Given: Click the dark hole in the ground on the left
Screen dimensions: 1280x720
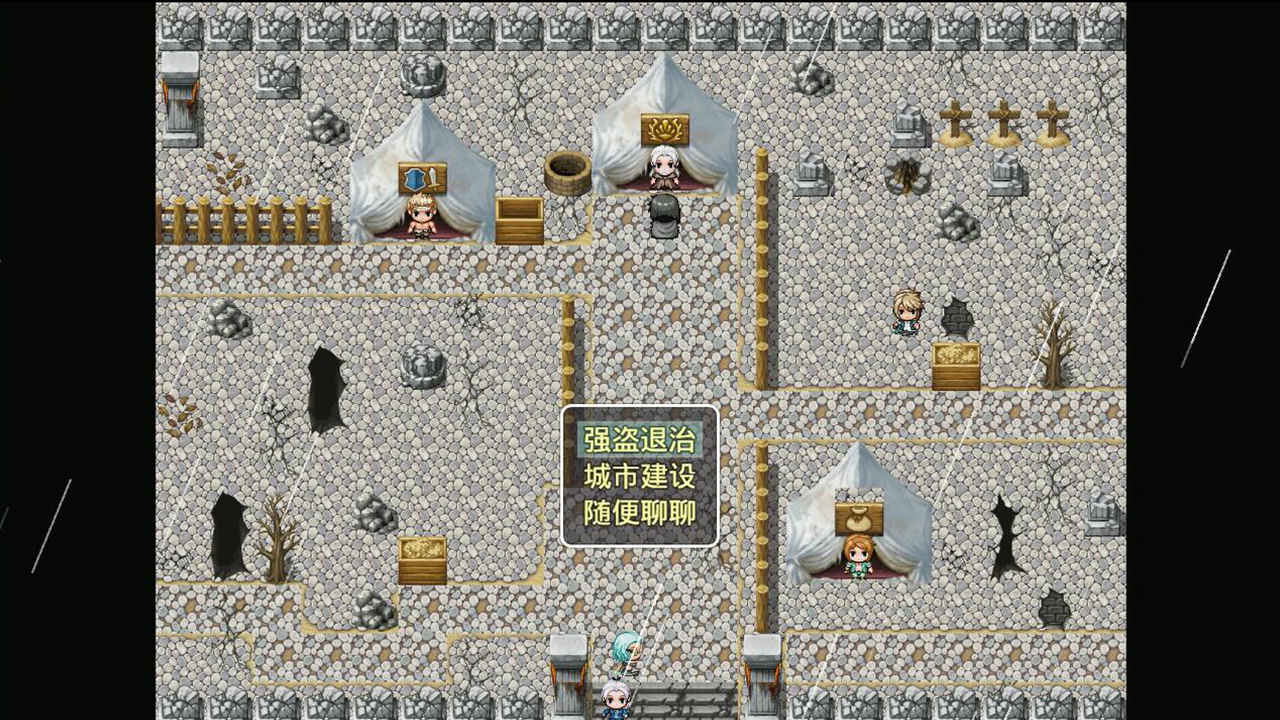Looking at the screenshot, I should point(325,385).
